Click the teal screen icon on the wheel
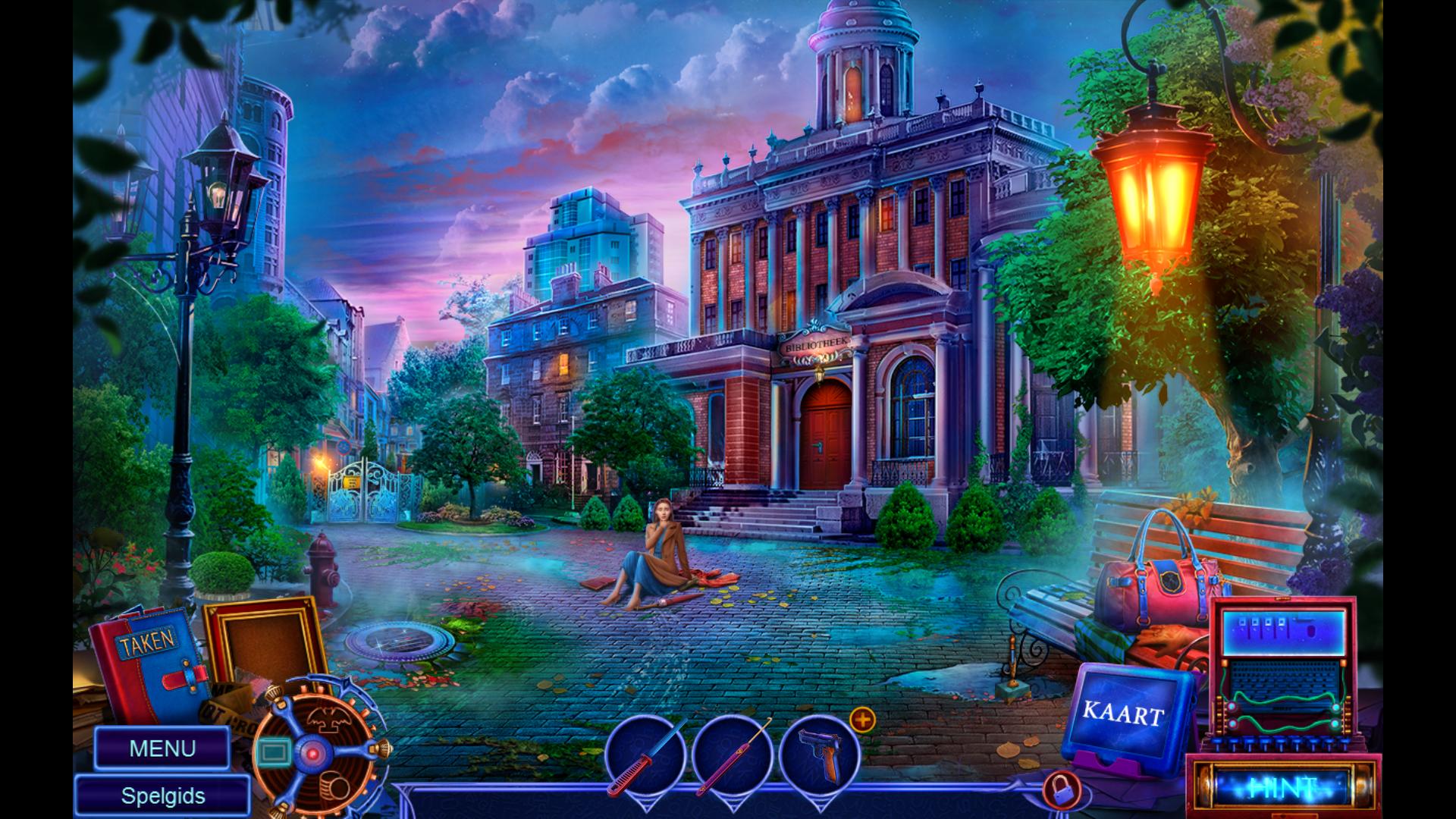This screenshot has width=1456, height=819. click(274, 752)
